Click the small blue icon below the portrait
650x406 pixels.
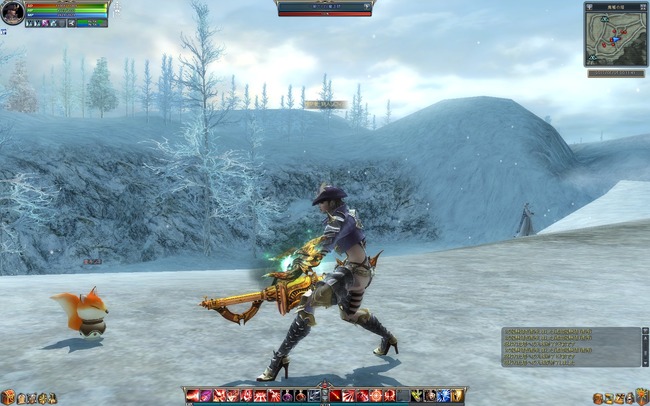[x=3, y=32]
